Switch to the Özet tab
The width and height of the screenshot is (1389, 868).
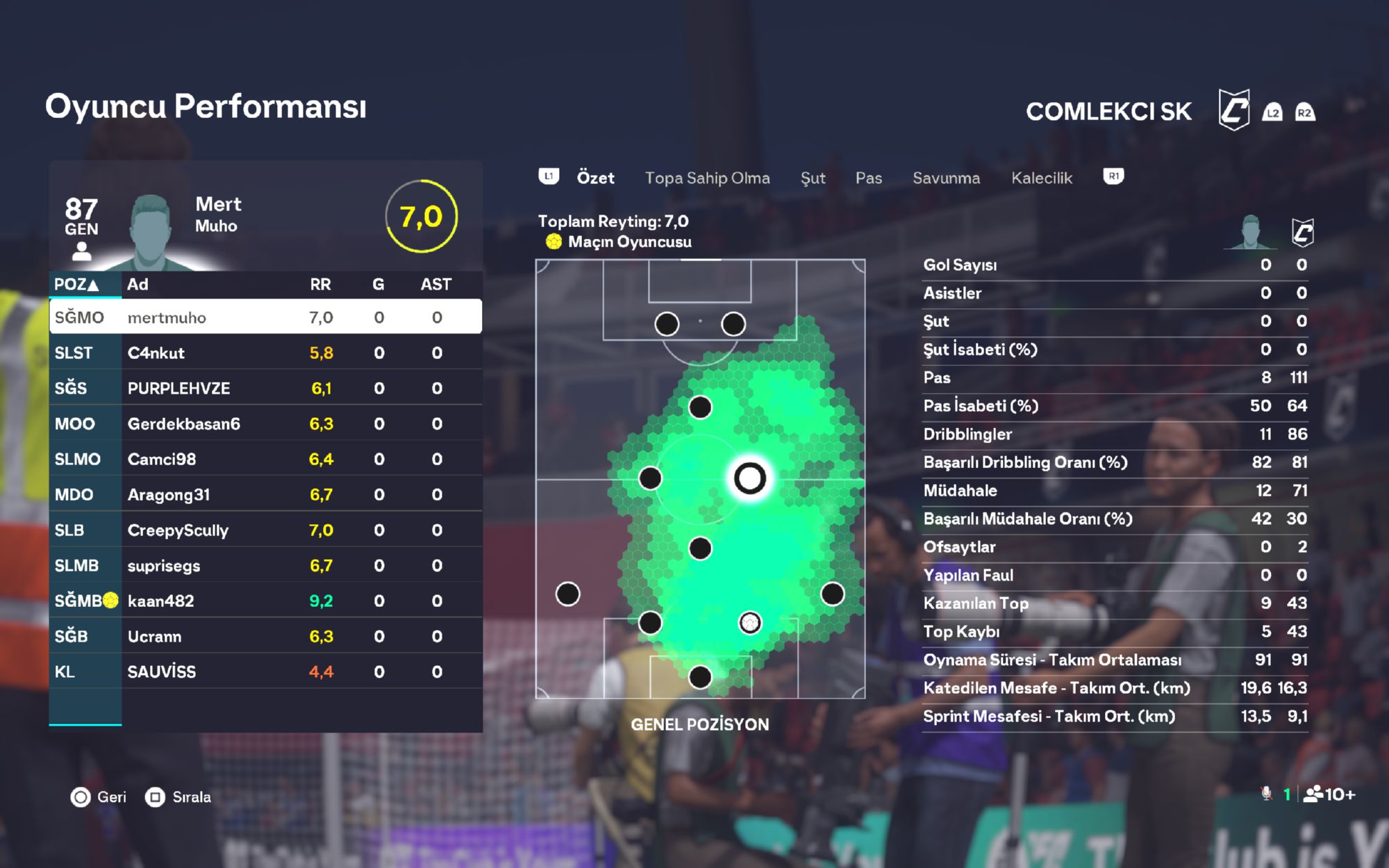tap(595, 178)
